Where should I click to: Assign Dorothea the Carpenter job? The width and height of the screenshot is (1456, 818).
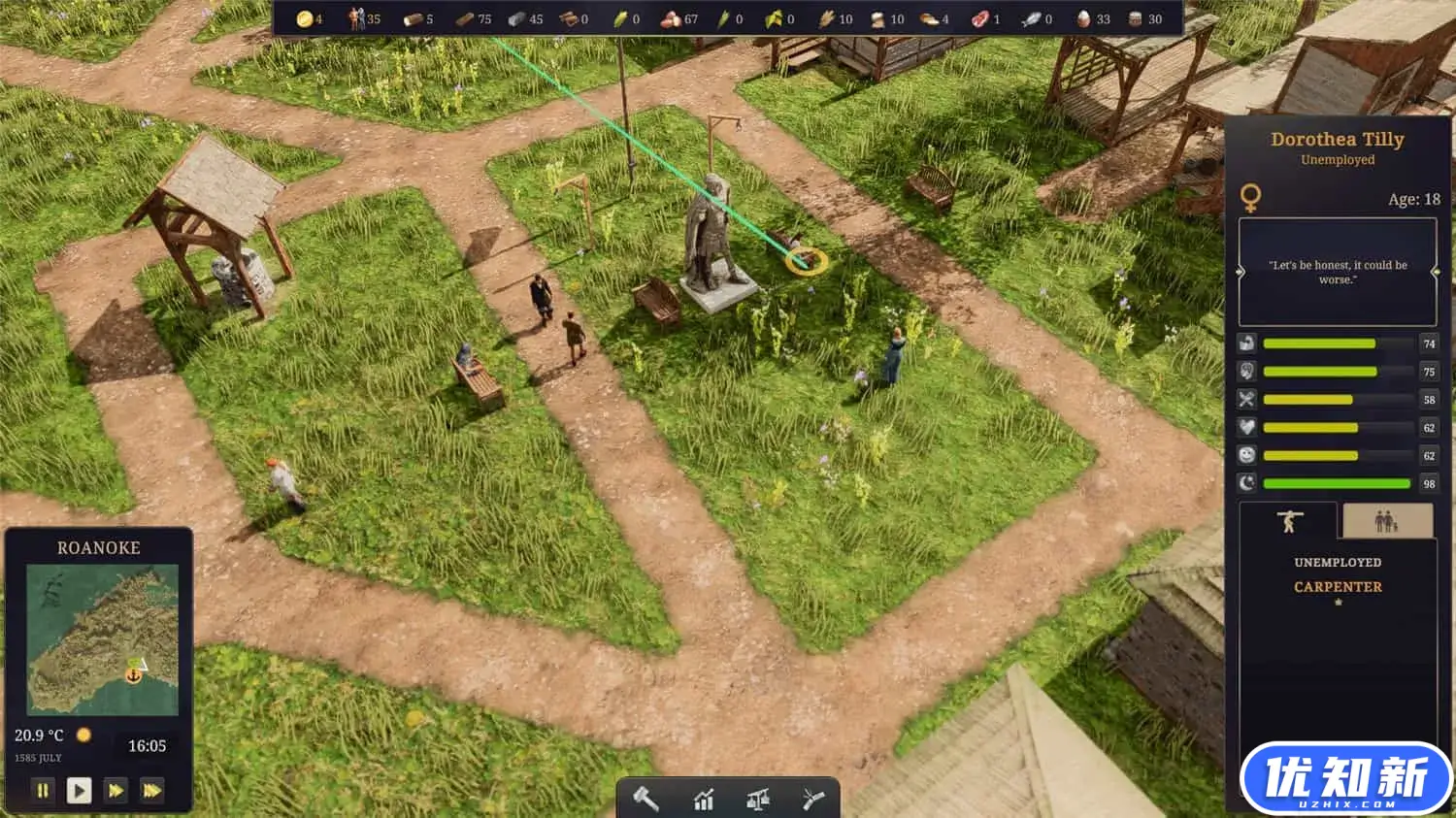1338,587
